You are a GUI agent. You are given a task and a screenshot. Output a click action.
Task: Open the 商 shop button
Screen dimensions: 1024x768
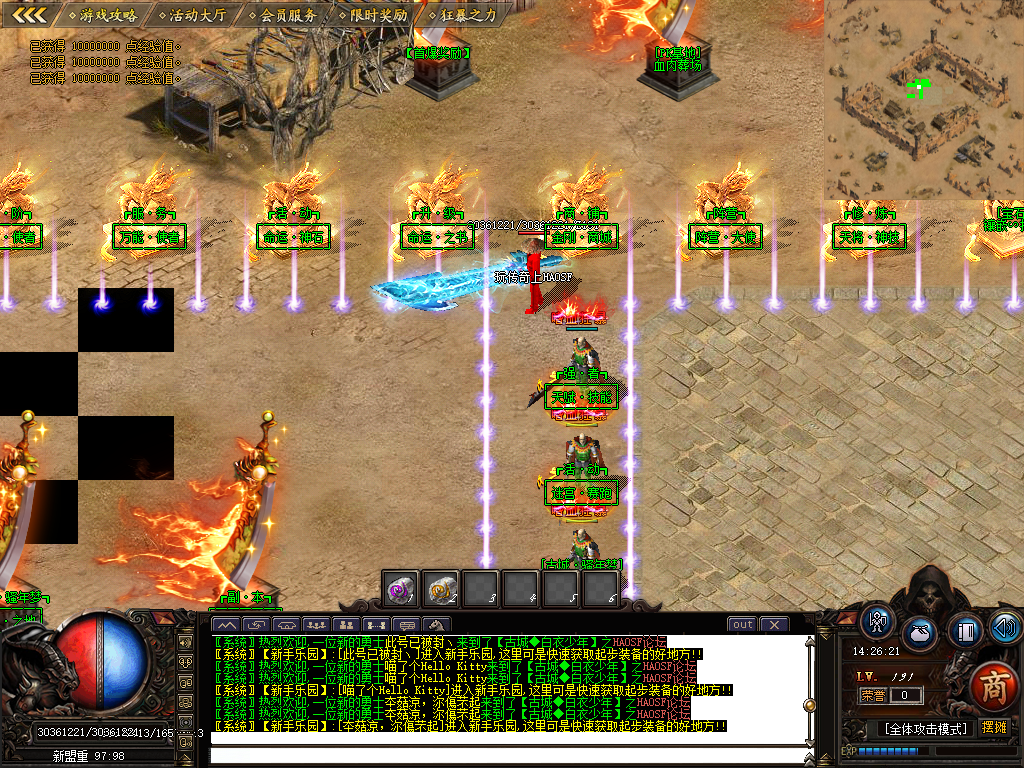(993, 684)
